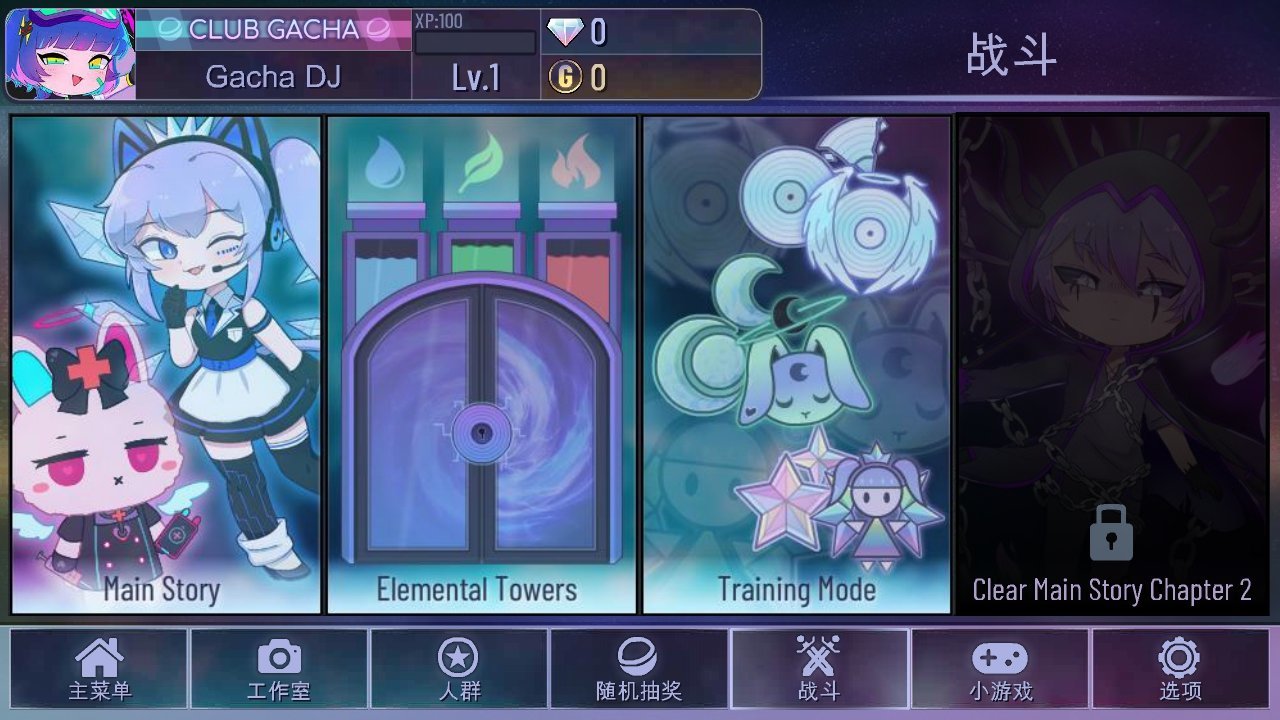Click the lock icon on the locked mode
Screen dimensions: 1280x720
tap(1112, 534)
